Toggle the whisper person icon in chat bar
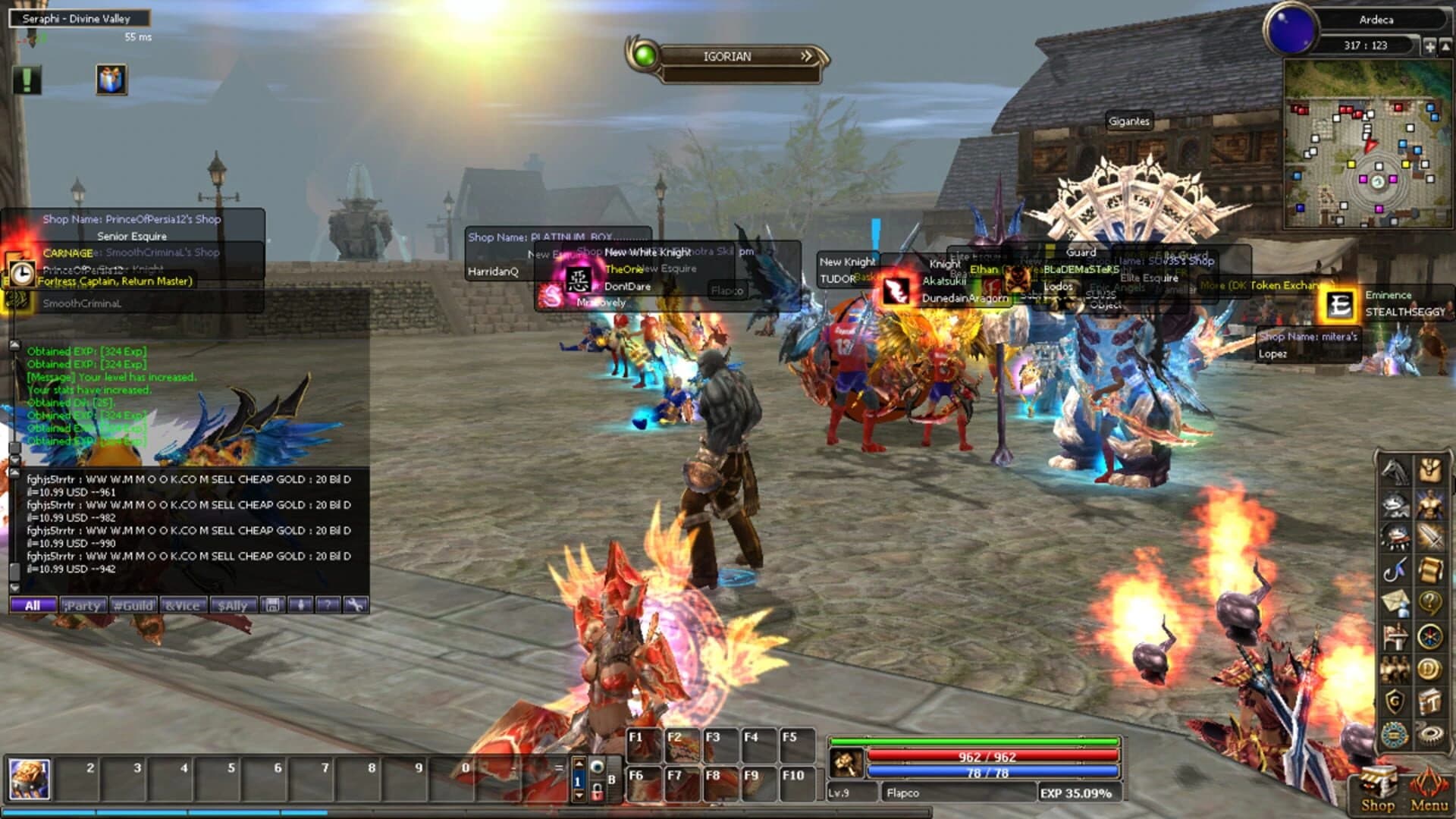This screenshot has width=1456, height=819. (x=302, y=605)
